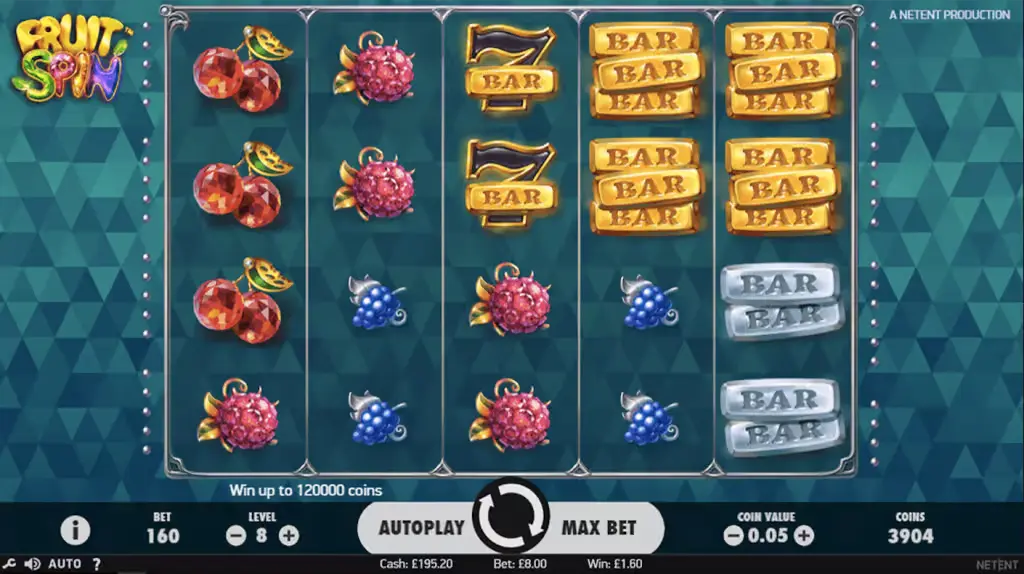Lower the coin value

(733, 535)
